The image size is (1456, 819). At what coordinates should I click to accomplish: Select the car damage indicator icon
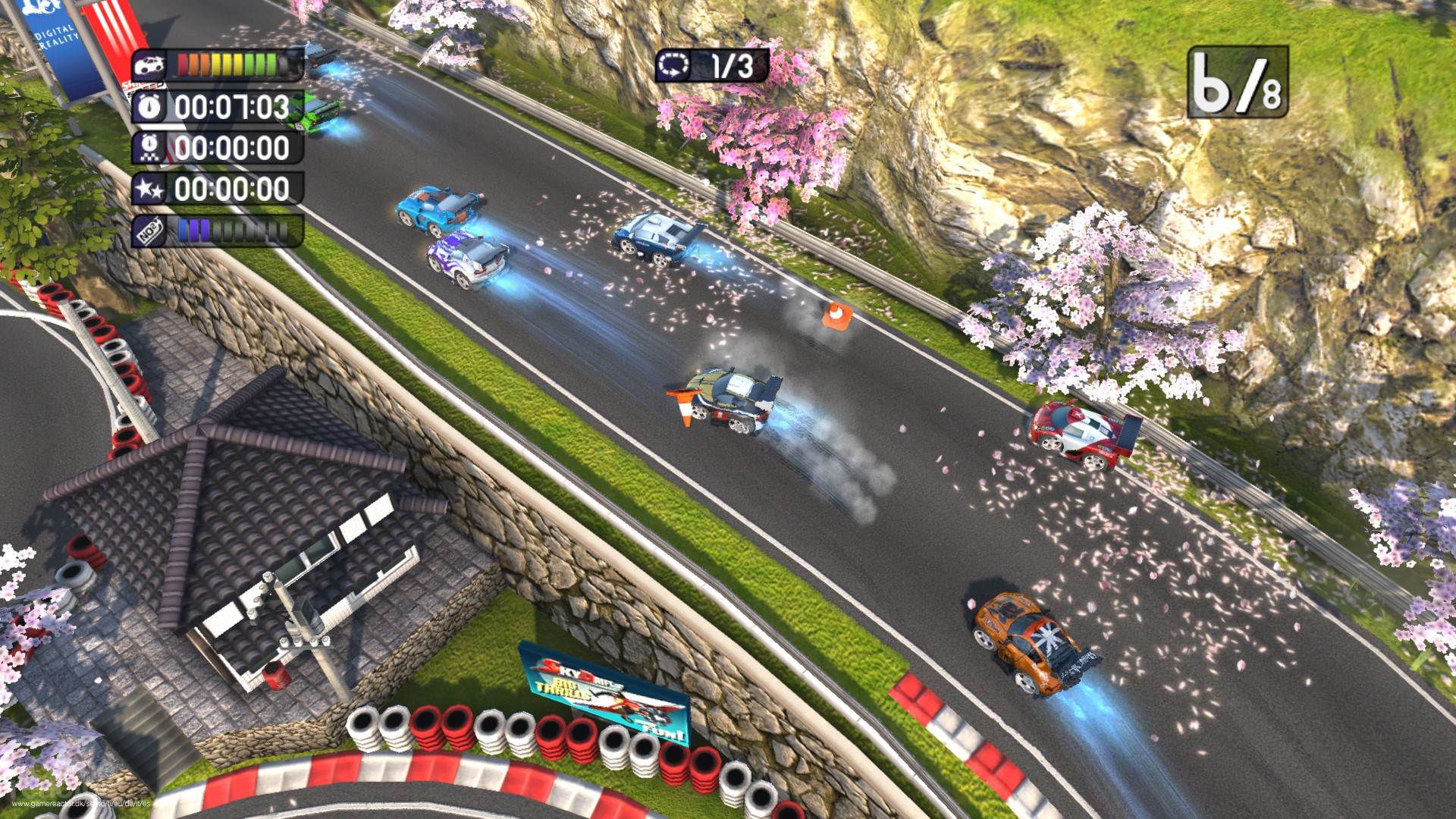(148, 64)
